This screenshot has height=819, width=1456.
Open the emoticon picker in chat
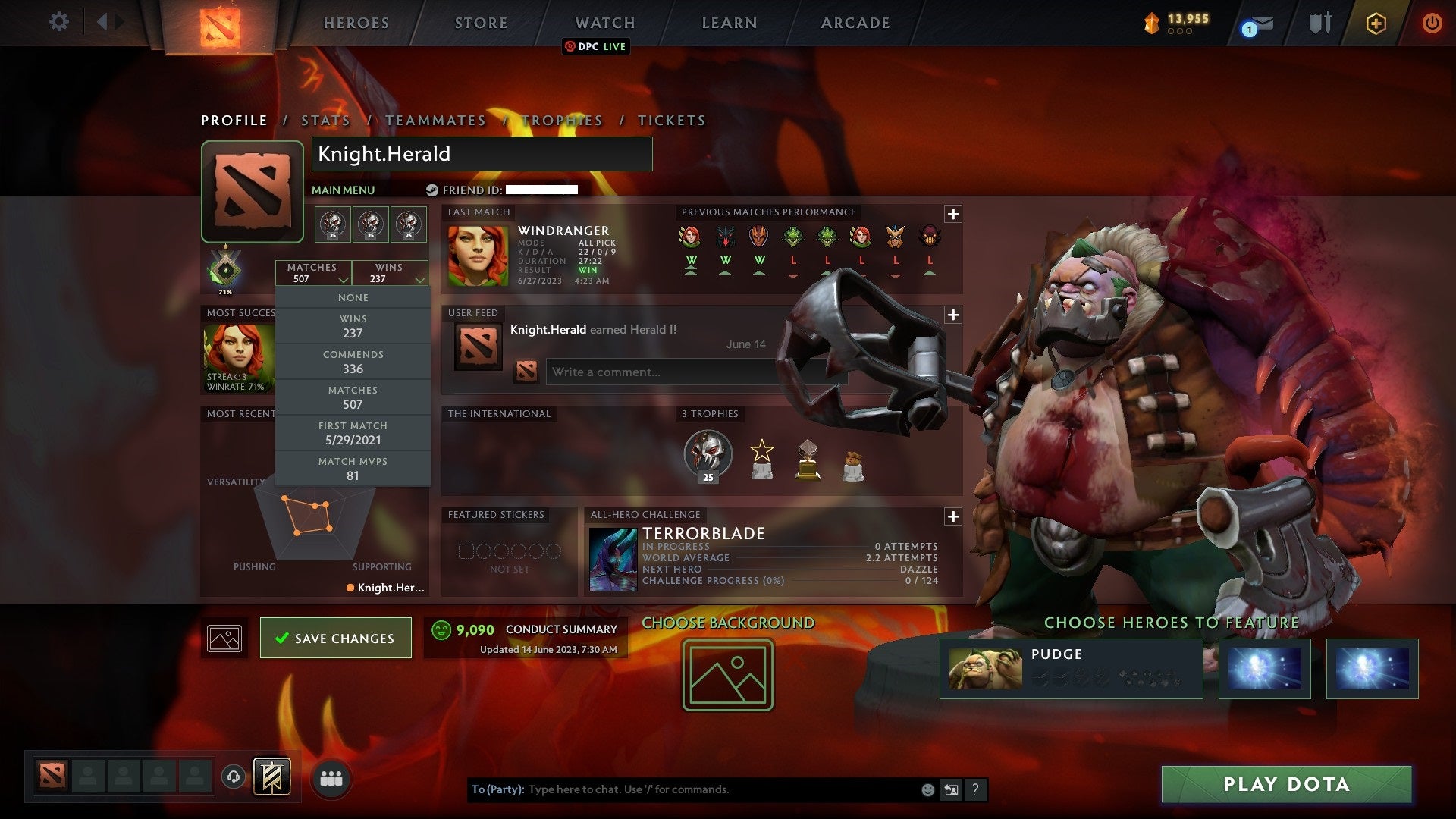[927, 789]
